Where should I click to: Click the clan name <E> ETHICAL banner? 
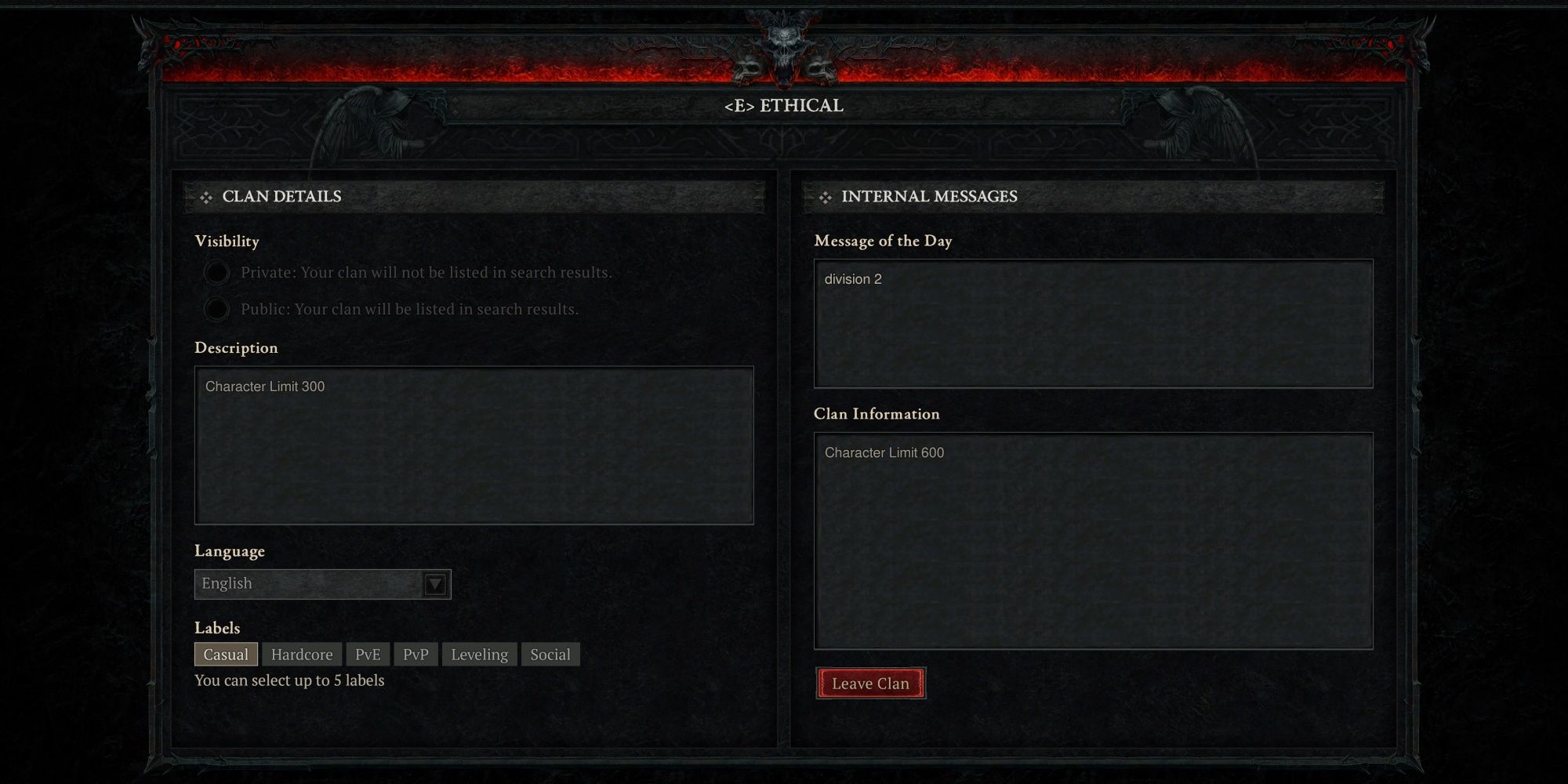coord(783,106)
